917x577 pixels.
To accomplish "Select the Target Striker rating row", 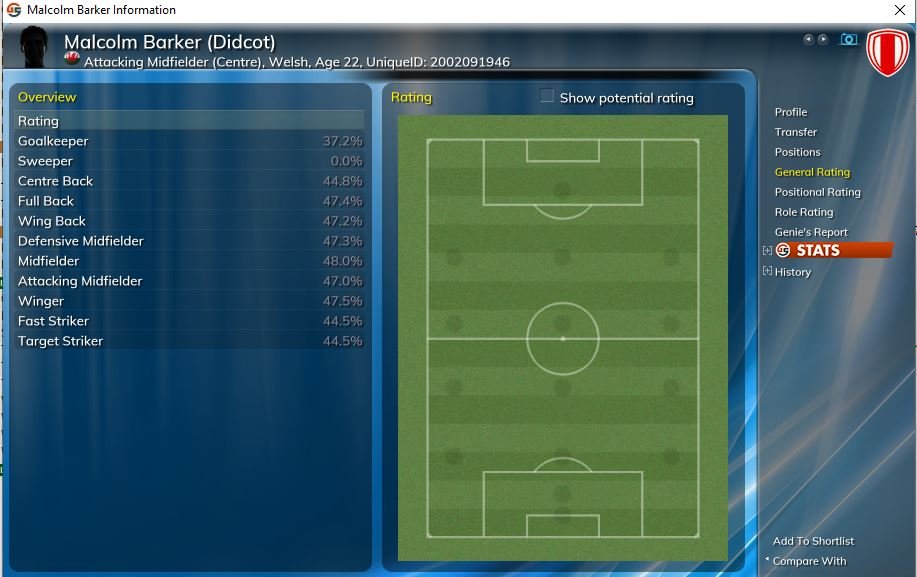I will (190, 341).
